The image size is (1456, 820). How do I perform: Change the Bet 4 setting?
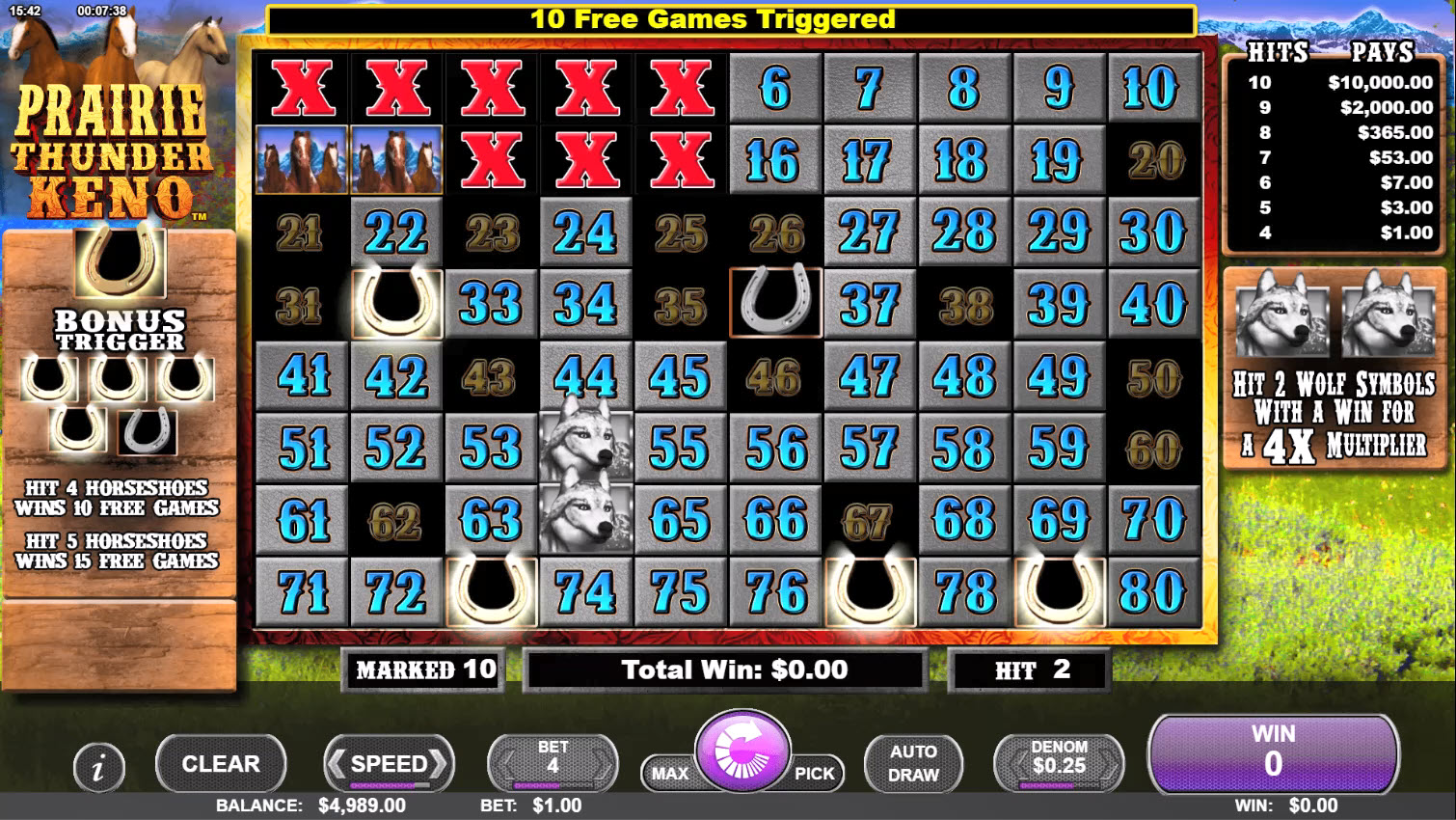click(553, 764)
